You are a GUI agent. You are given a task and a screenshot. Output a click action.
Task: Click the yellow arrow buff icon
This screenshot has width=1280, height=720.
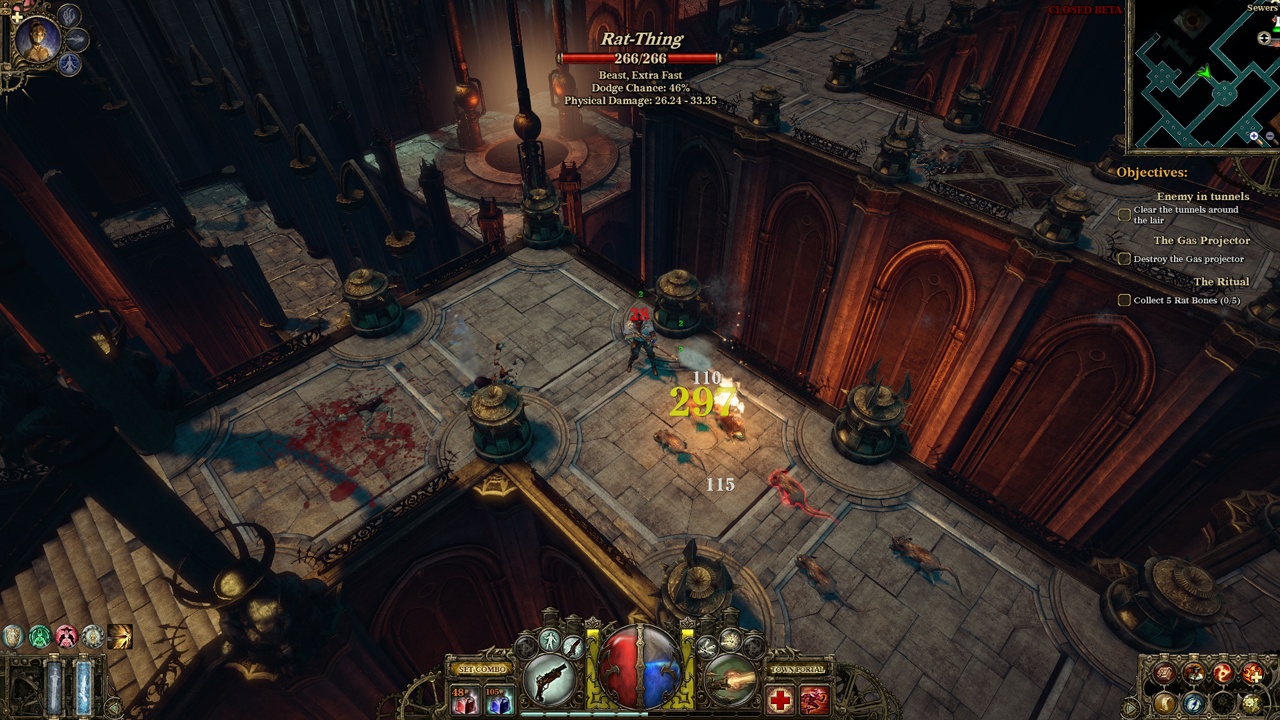(x=120, y=636)
